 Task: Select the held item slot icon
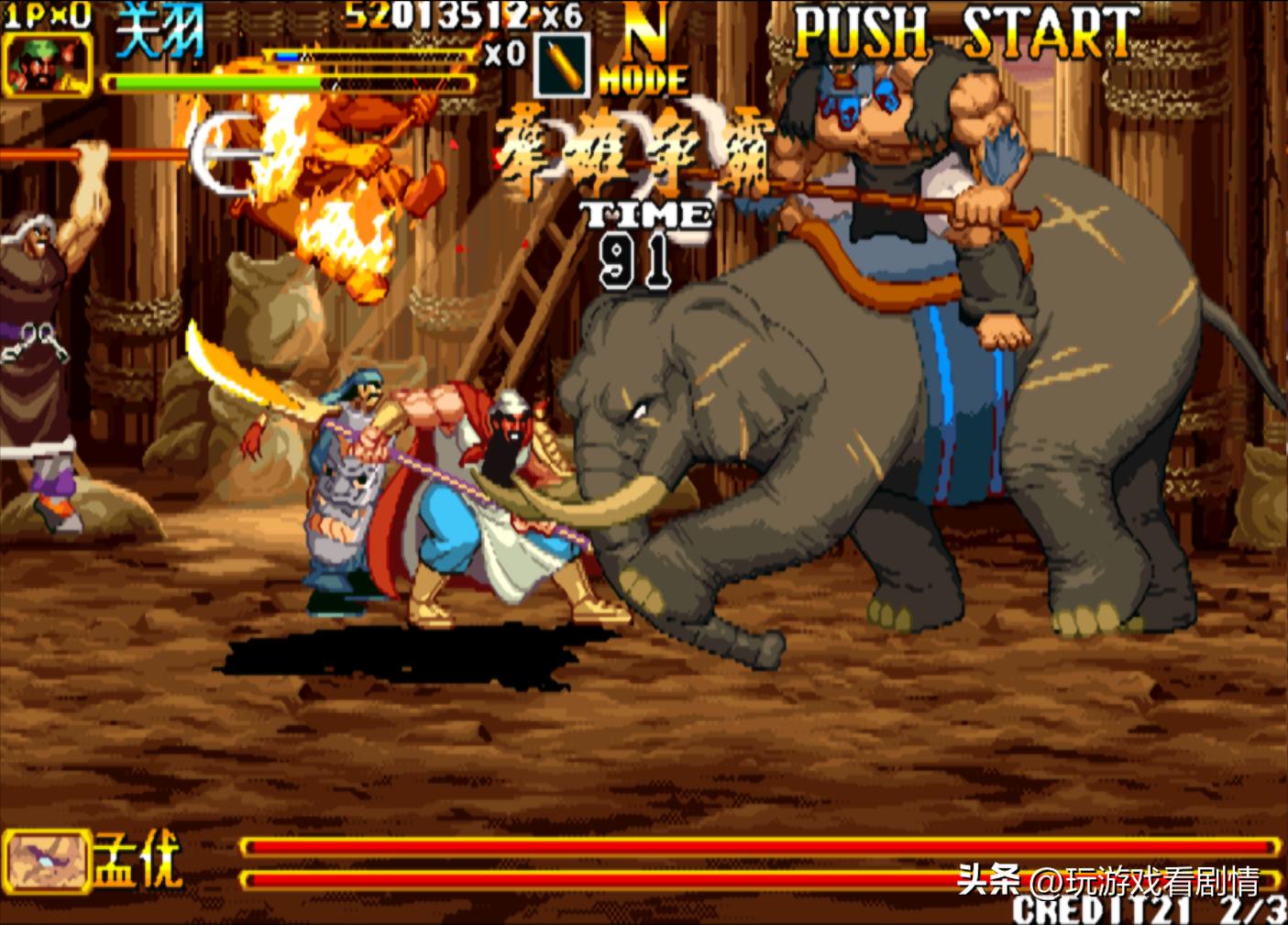click(560, 65)
